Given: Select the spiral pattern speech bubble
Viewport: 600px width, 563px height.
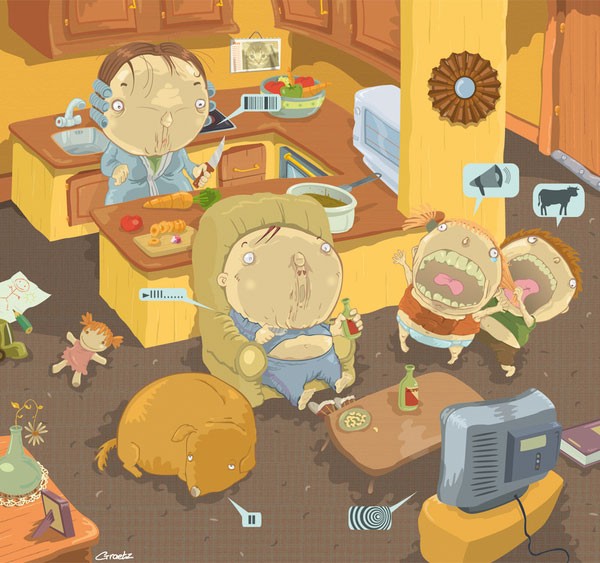Looking at the screenshot, I should click(x=369, y=516).
